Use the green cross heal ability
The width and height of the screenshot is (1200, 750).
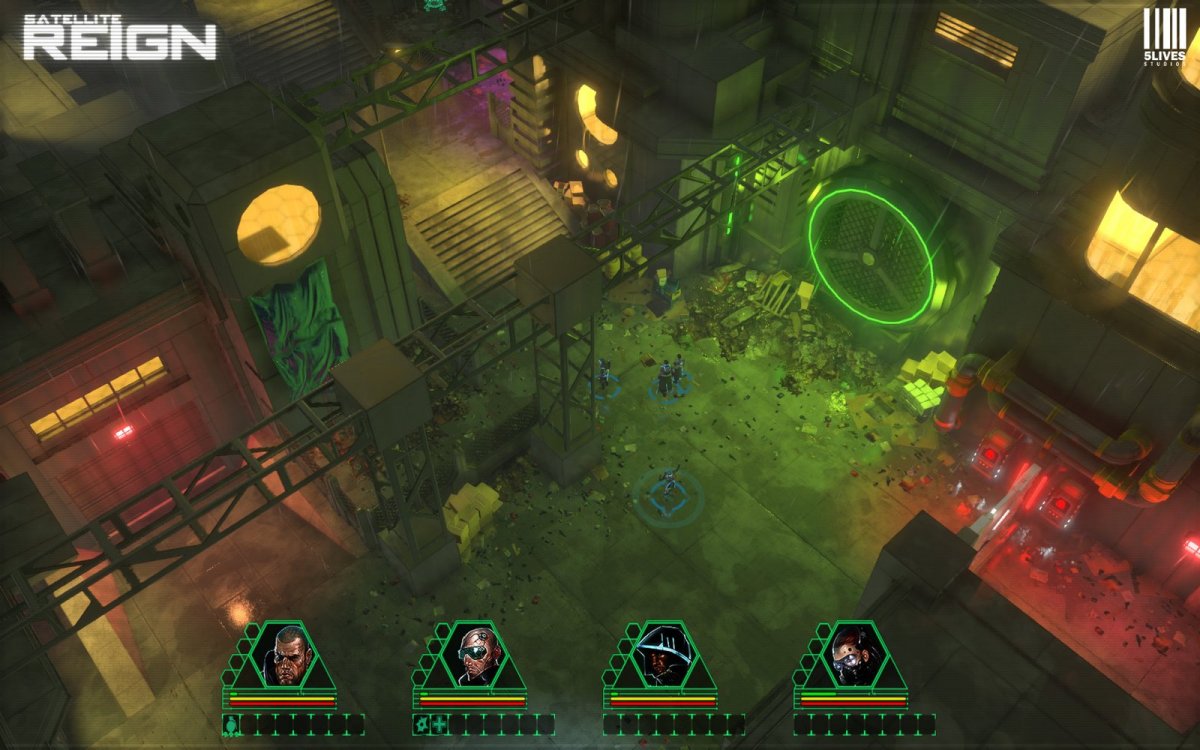[x=438, y=724]
